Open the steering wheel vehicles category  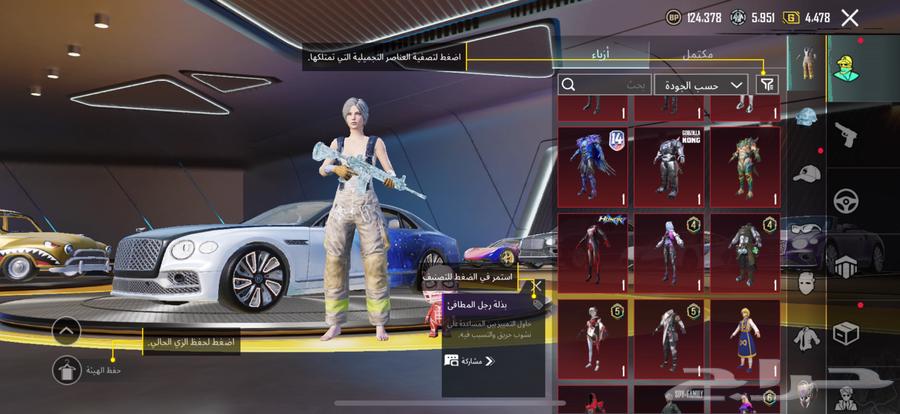pyautogui.click(x=845, y=200)
